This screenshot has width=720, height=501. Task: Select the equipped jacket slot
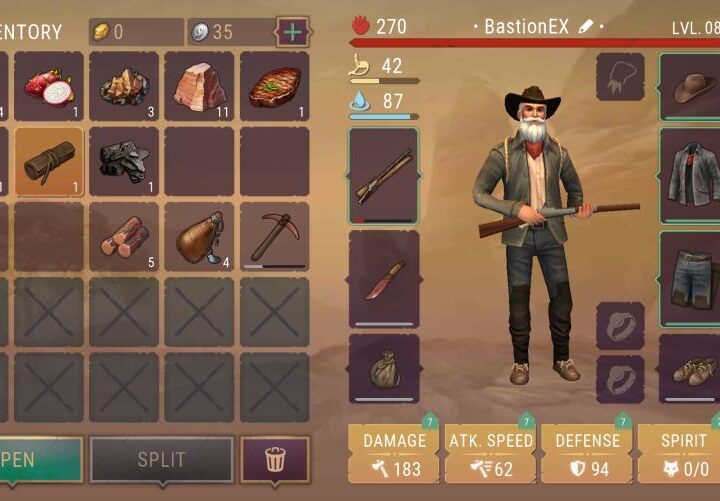point(690,176)
